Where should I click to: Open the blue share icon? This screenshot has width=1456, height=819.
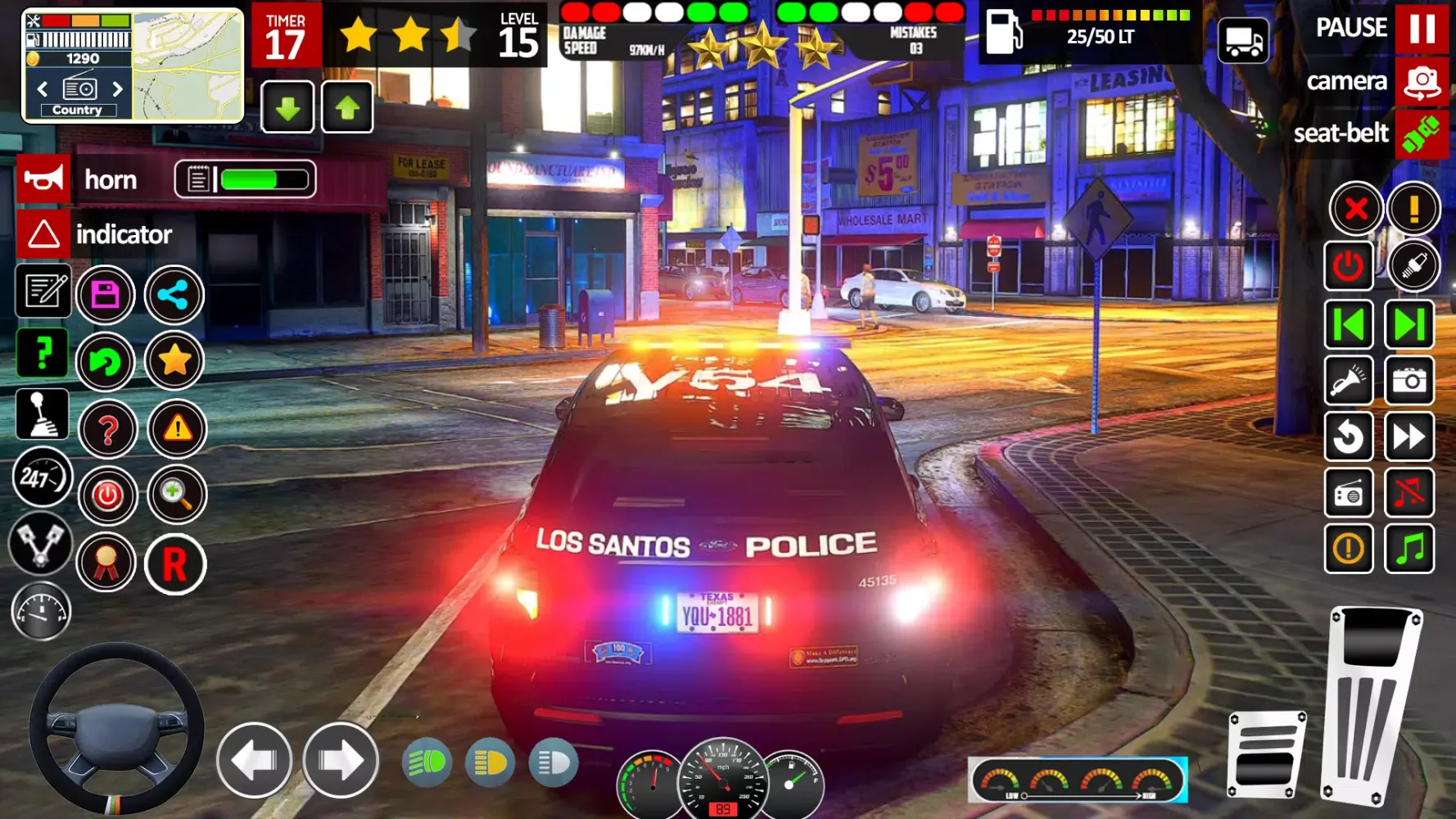[x=174, y=295]
